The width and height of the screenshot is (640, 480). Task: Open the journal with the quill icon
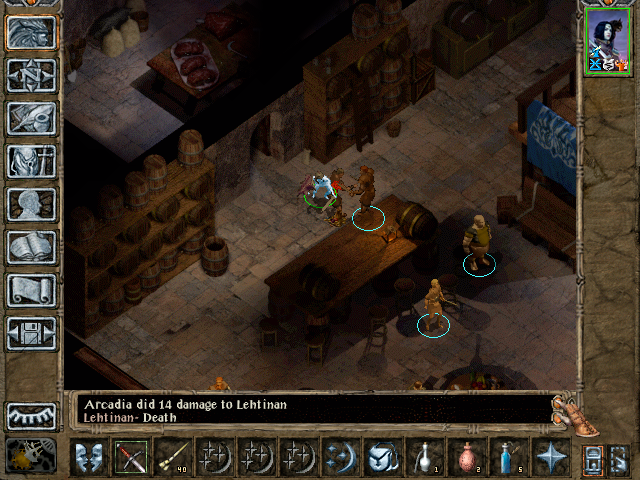pyautogui.click(x=31, y=117)
